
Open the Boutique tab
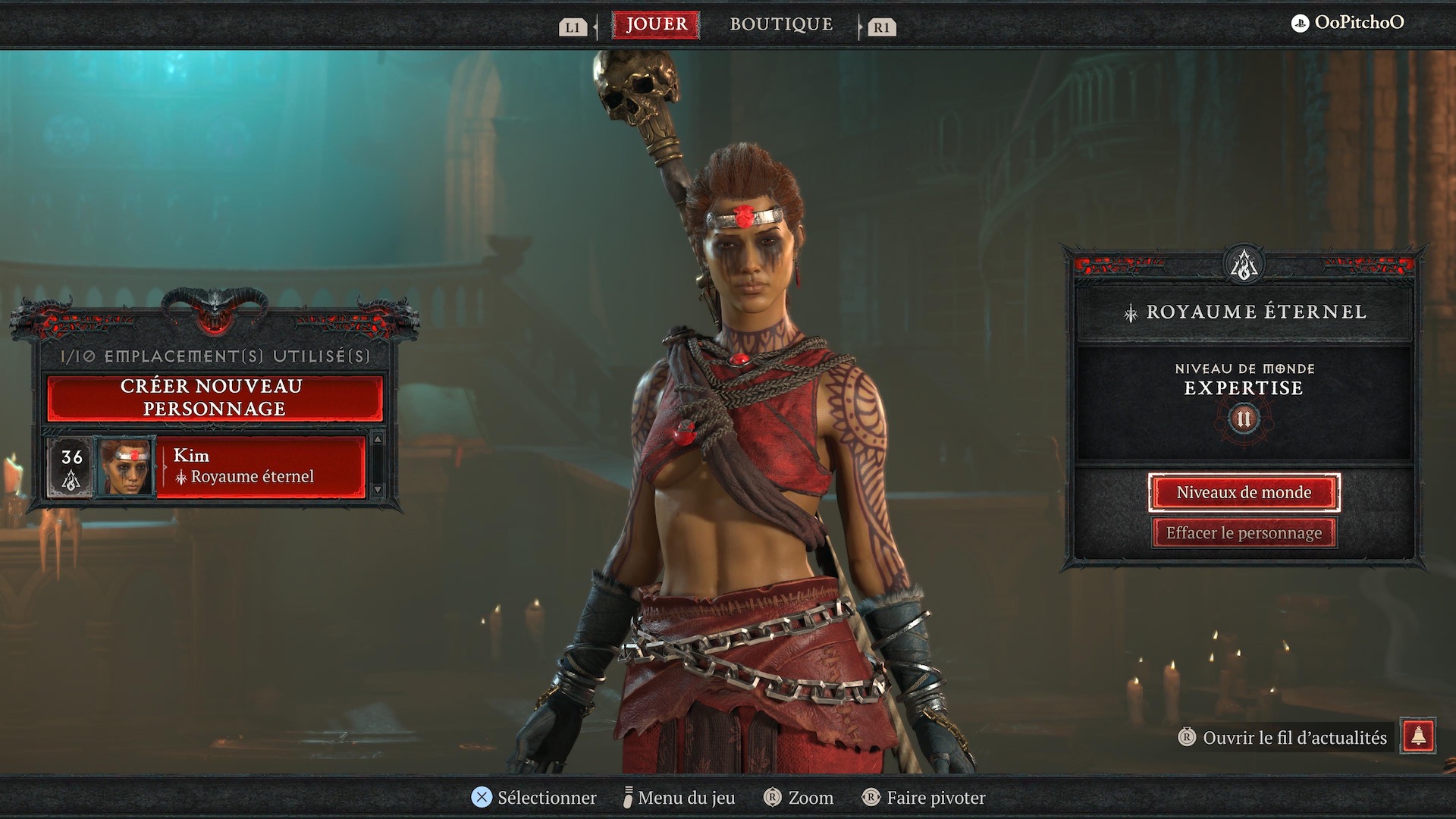point(781,25)
